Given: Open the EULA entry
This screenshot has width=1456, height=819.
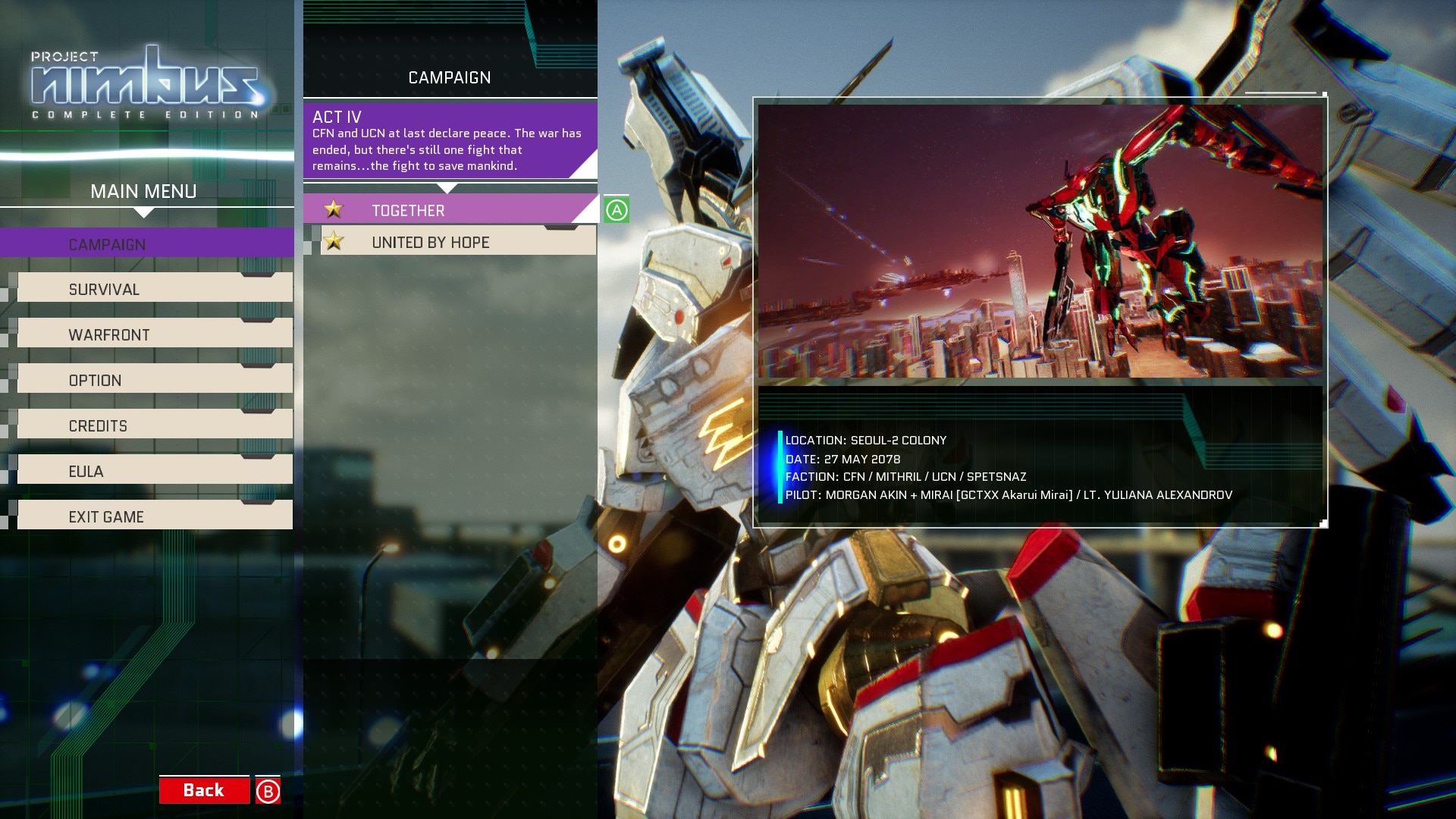Looking at the screenshot, I should (x=154, y=471).
